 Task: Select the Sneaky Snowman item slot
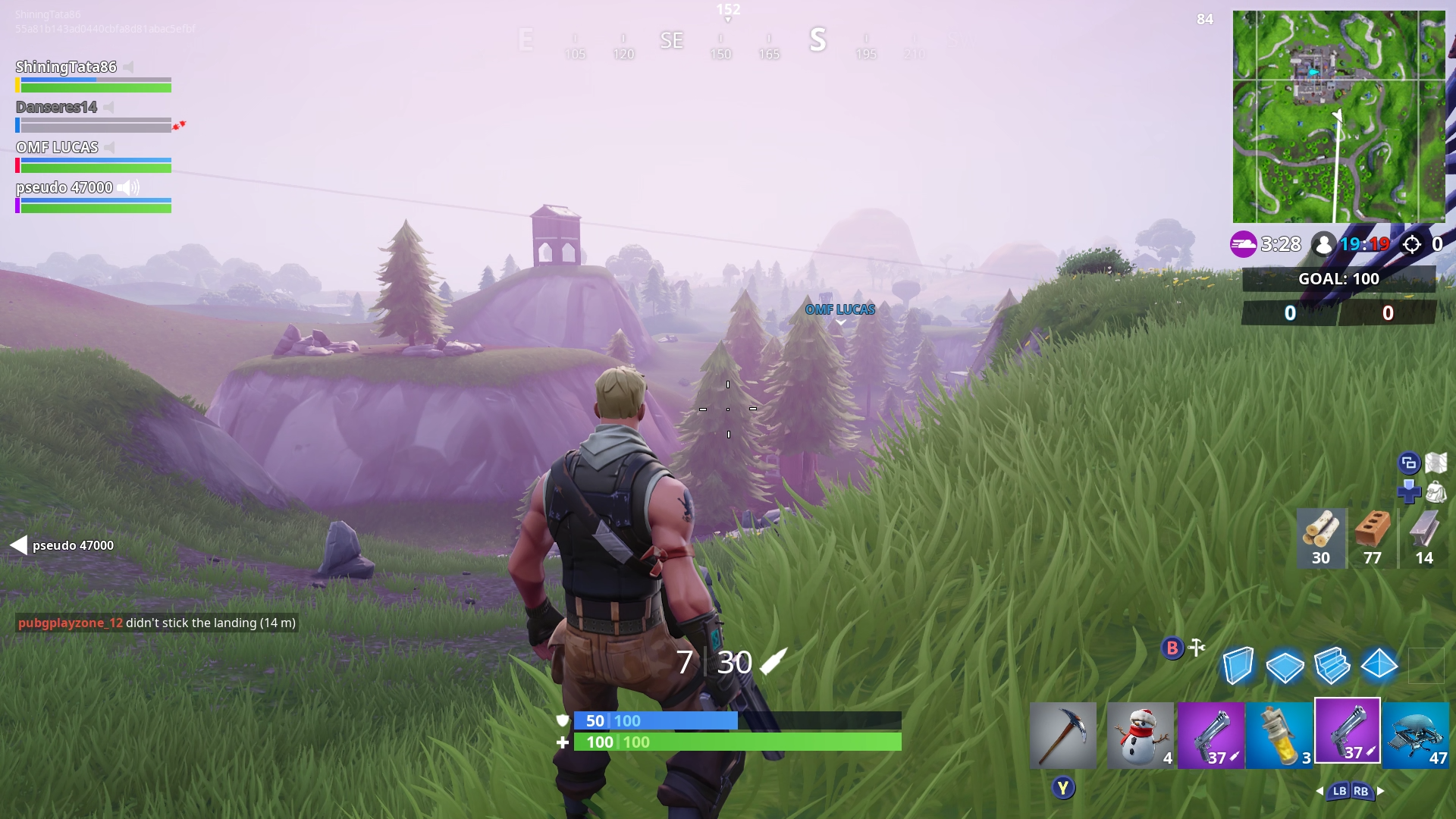(x=1141, y=734)
